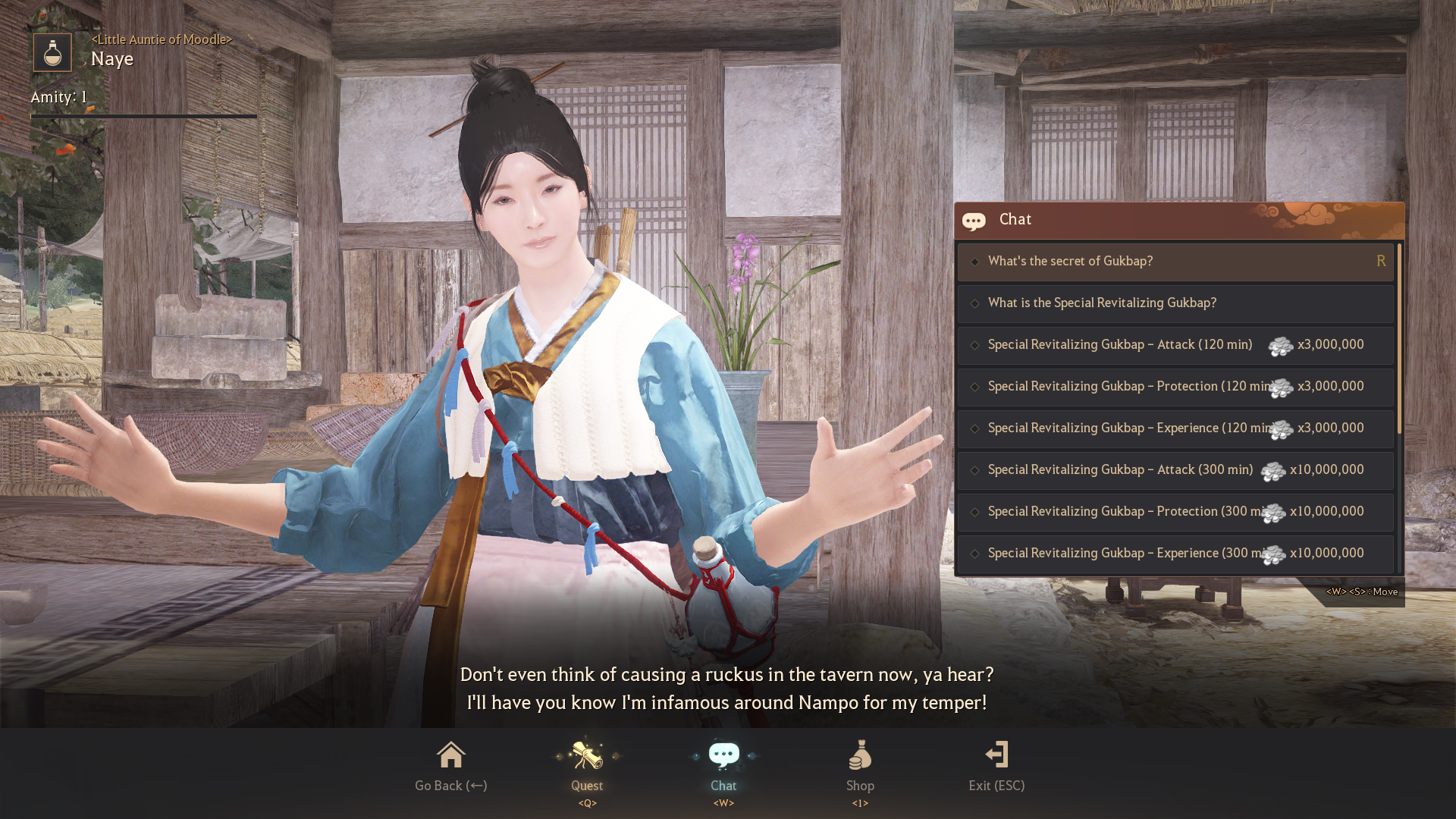Click the potion icon beside Naye's name
Viewport: 1456px width, 819px height.
(x=52, y=52)
